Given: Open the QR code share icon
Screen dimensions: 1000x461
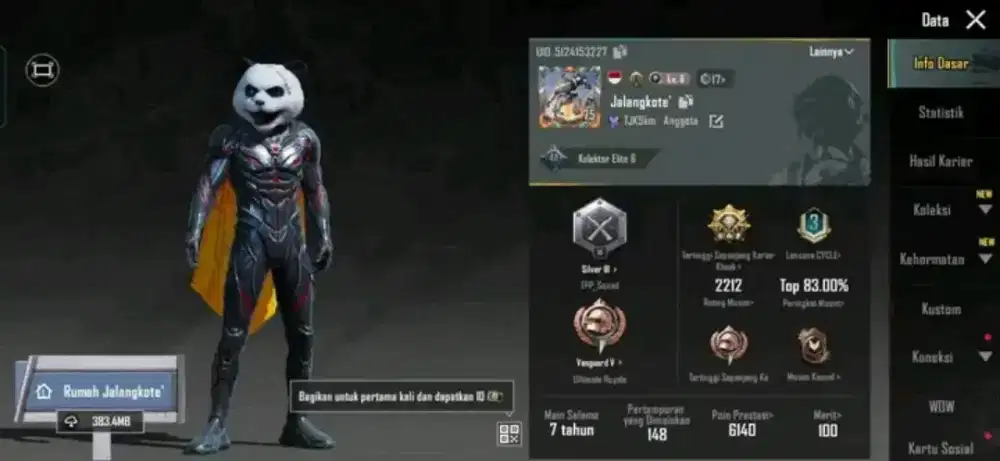Looking at the screenshot, I should (x=509, y=433).
